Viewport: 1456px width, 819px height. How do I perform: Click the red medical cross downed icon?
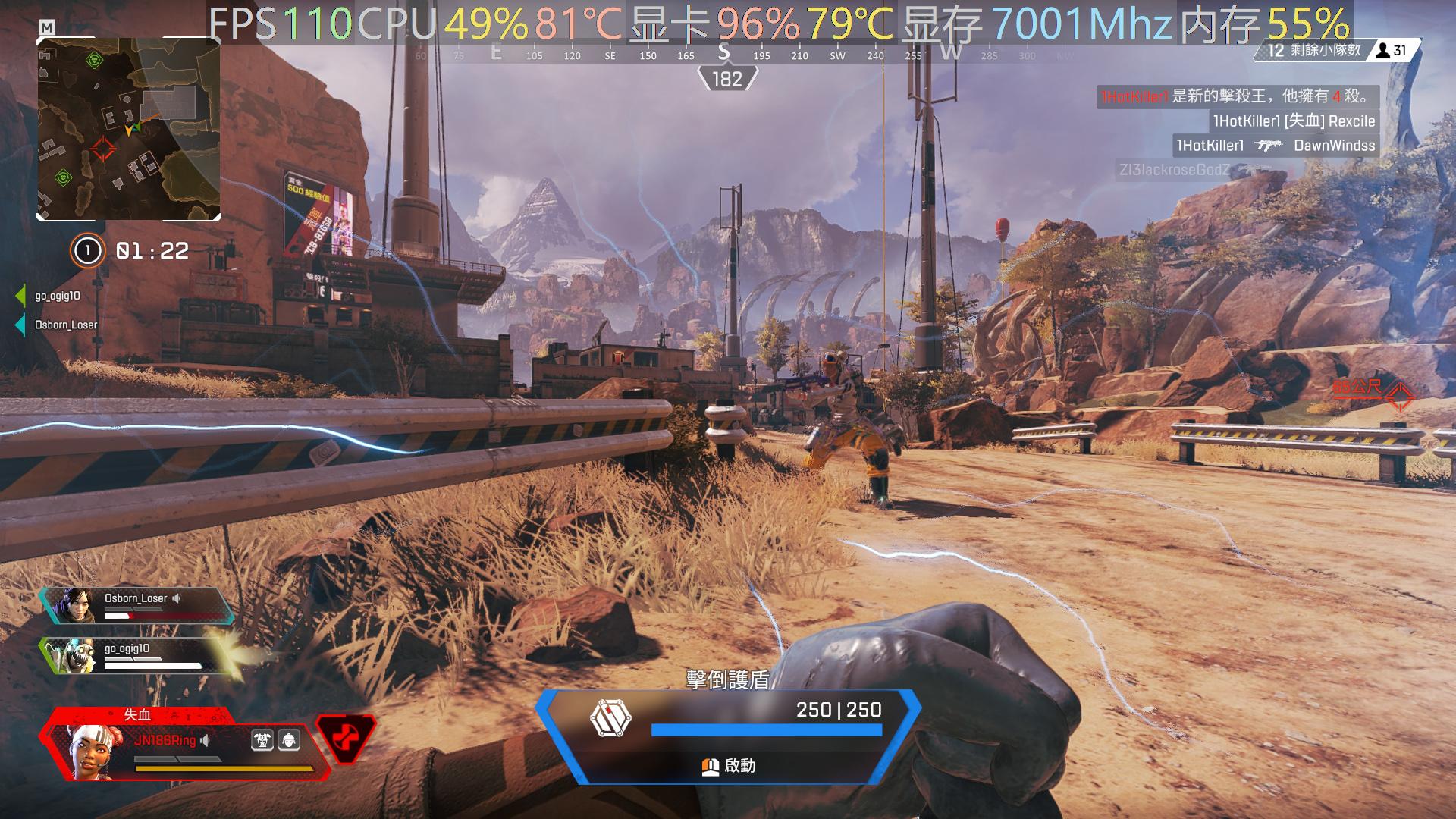(345, 739)
